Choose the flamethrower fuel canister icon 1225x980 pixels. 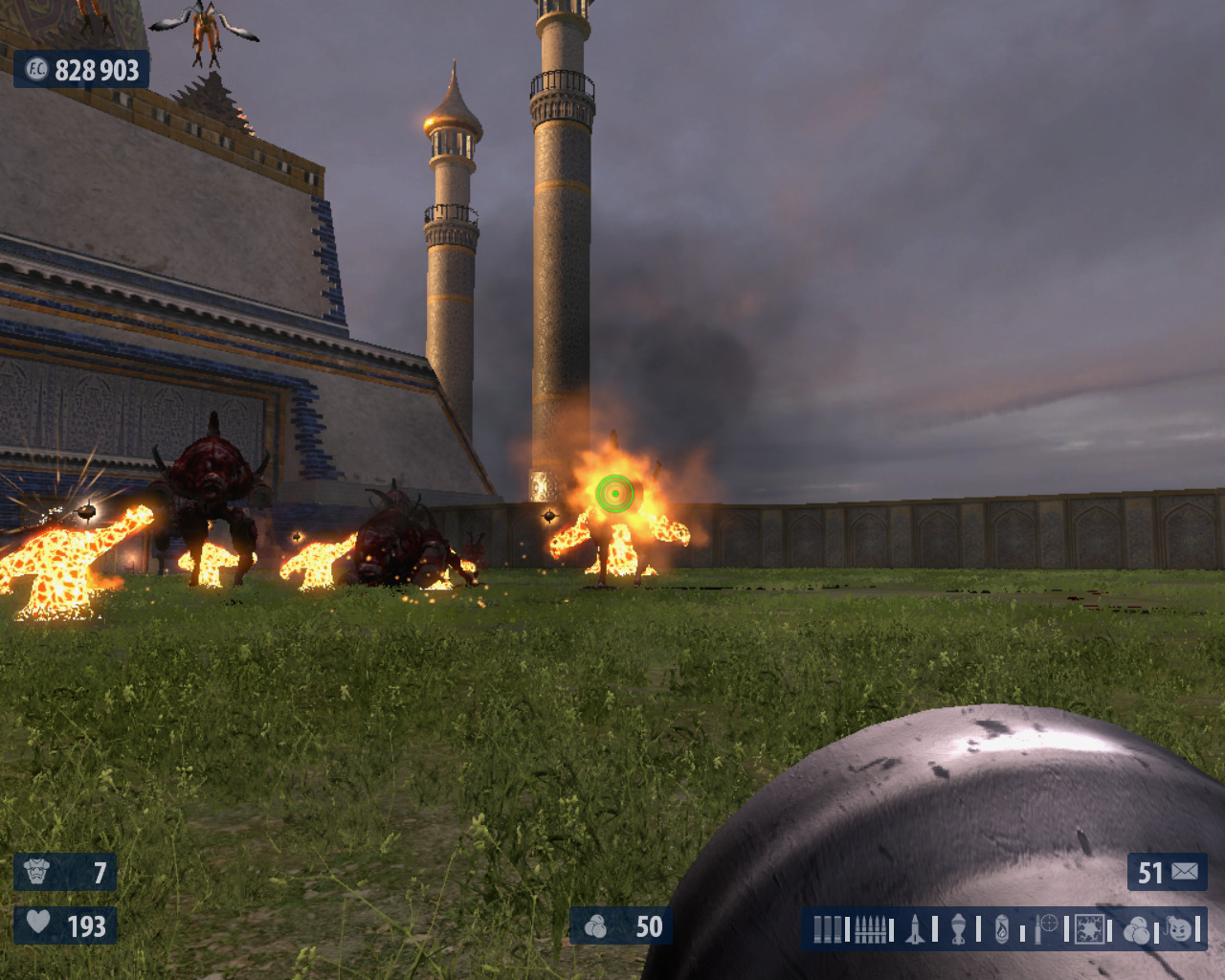[1001, 929]
